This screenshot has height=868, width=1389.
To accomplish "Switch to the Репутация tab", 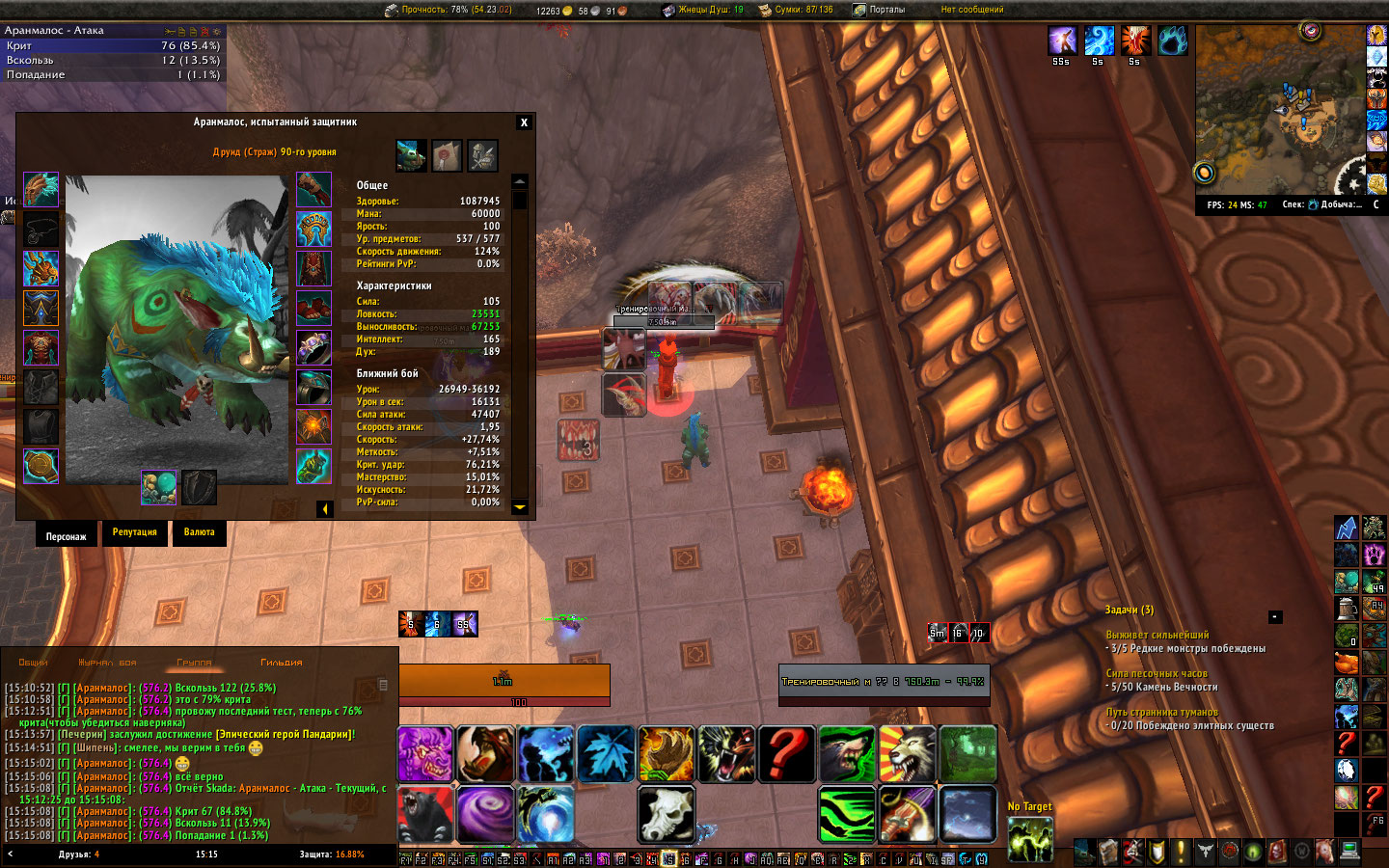I will [134, 533].
